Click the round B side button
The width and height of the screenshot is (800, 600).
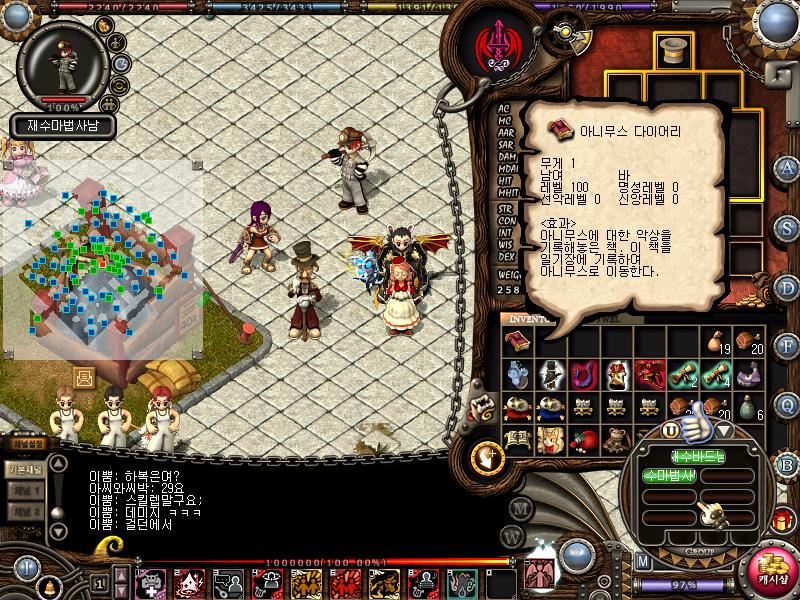click(788, 464)
